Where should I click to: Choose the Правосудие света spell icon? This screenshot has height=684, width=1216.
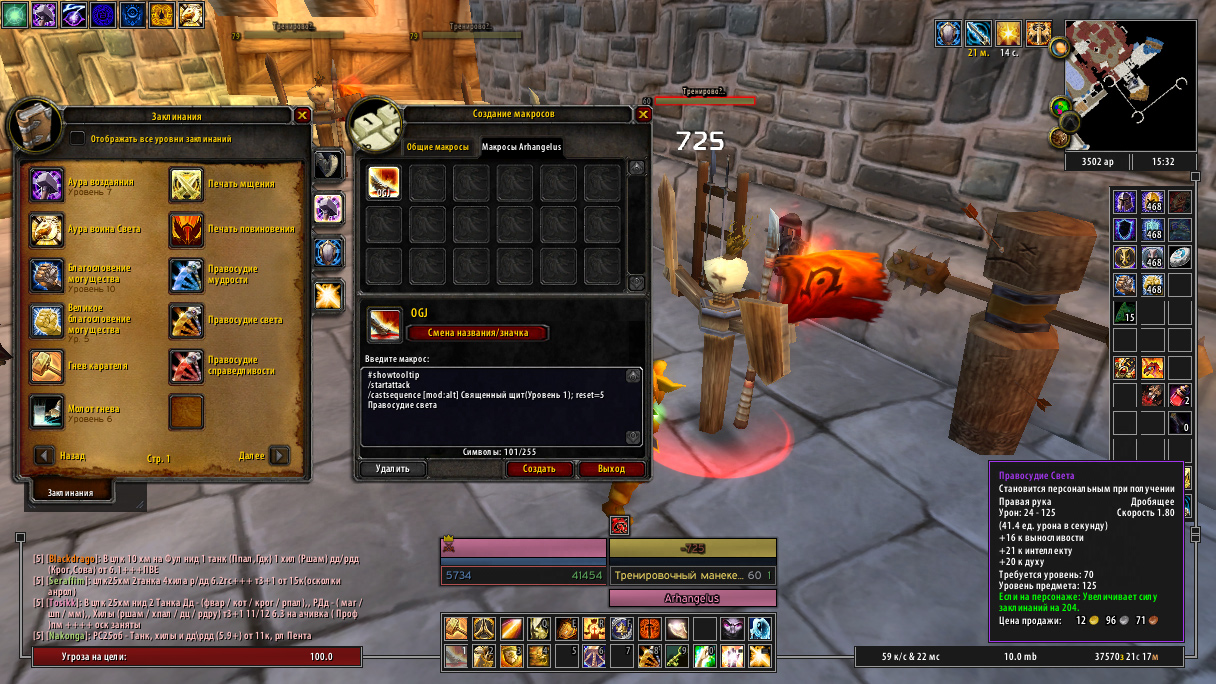[186, 320]
